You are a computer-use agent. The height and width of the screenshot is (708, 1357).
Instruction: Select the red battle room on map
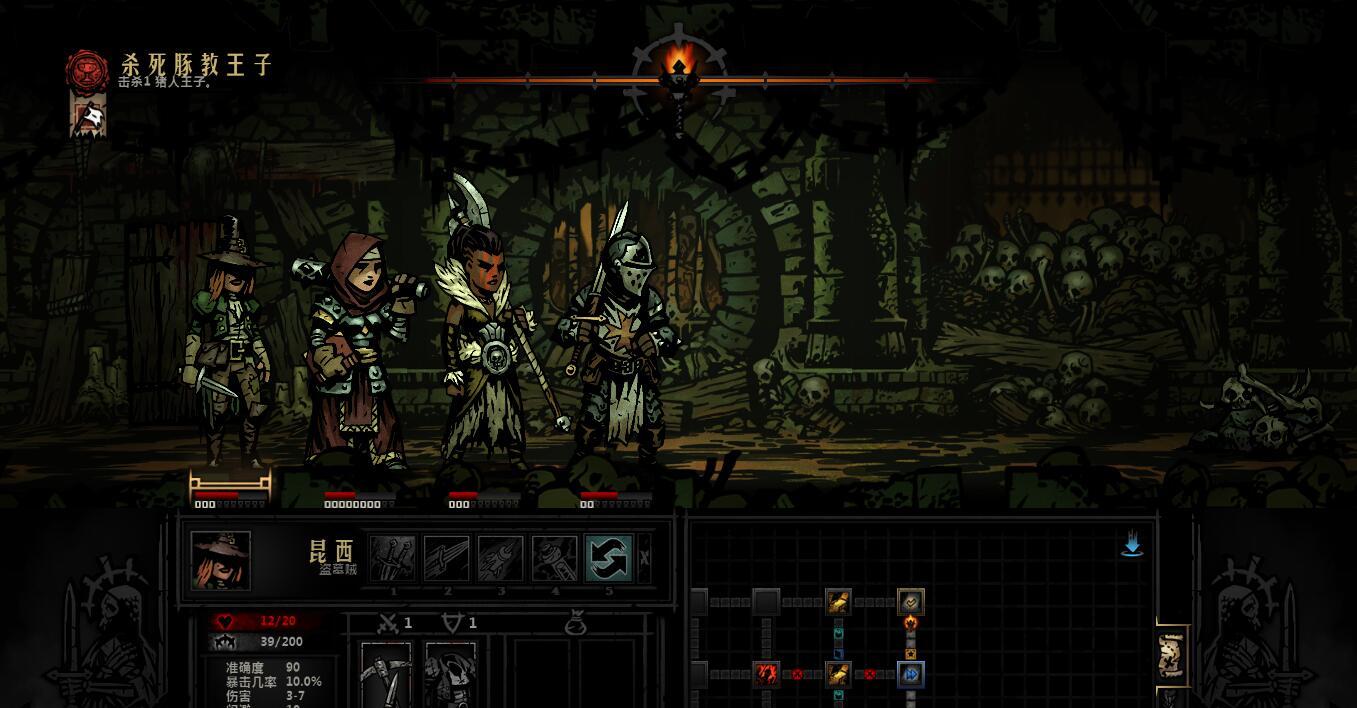[767, 675]
